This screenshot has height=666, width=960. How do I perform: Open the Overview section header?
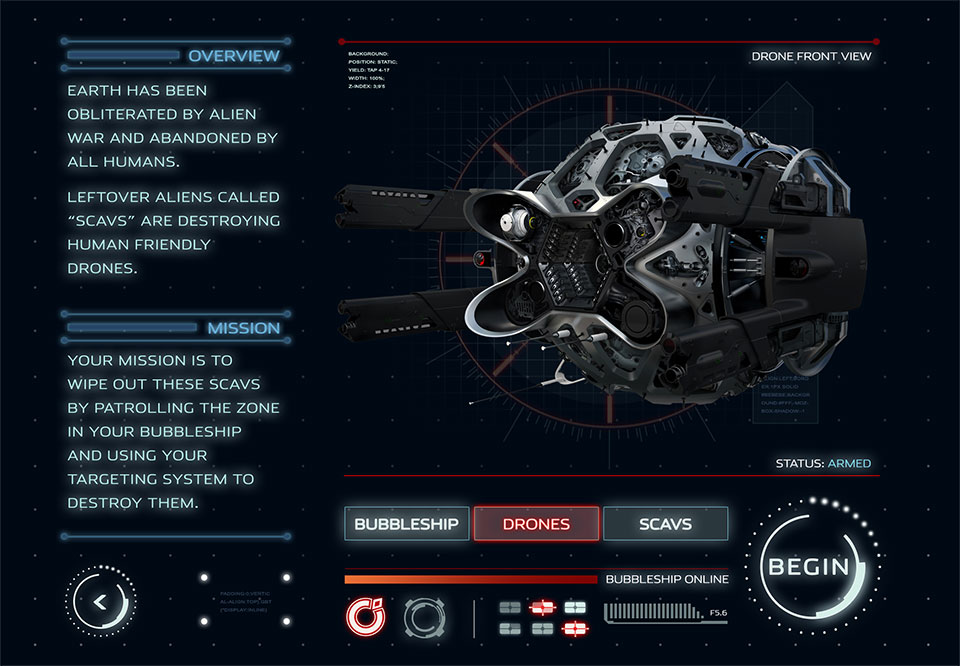[x=234, y=56]
